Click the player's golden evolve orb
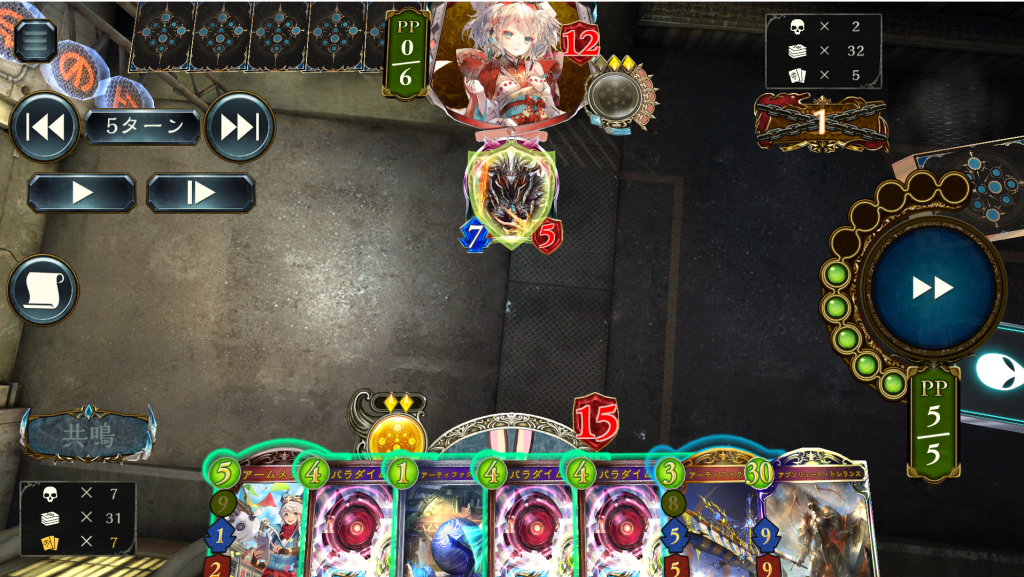Screen dimensions: 1024x577 (396, 438)
